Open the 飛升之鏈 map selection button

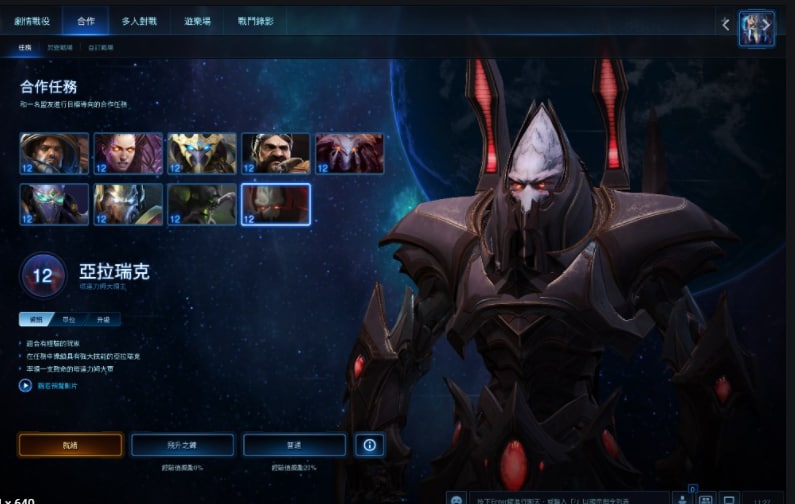click(182, 445)
